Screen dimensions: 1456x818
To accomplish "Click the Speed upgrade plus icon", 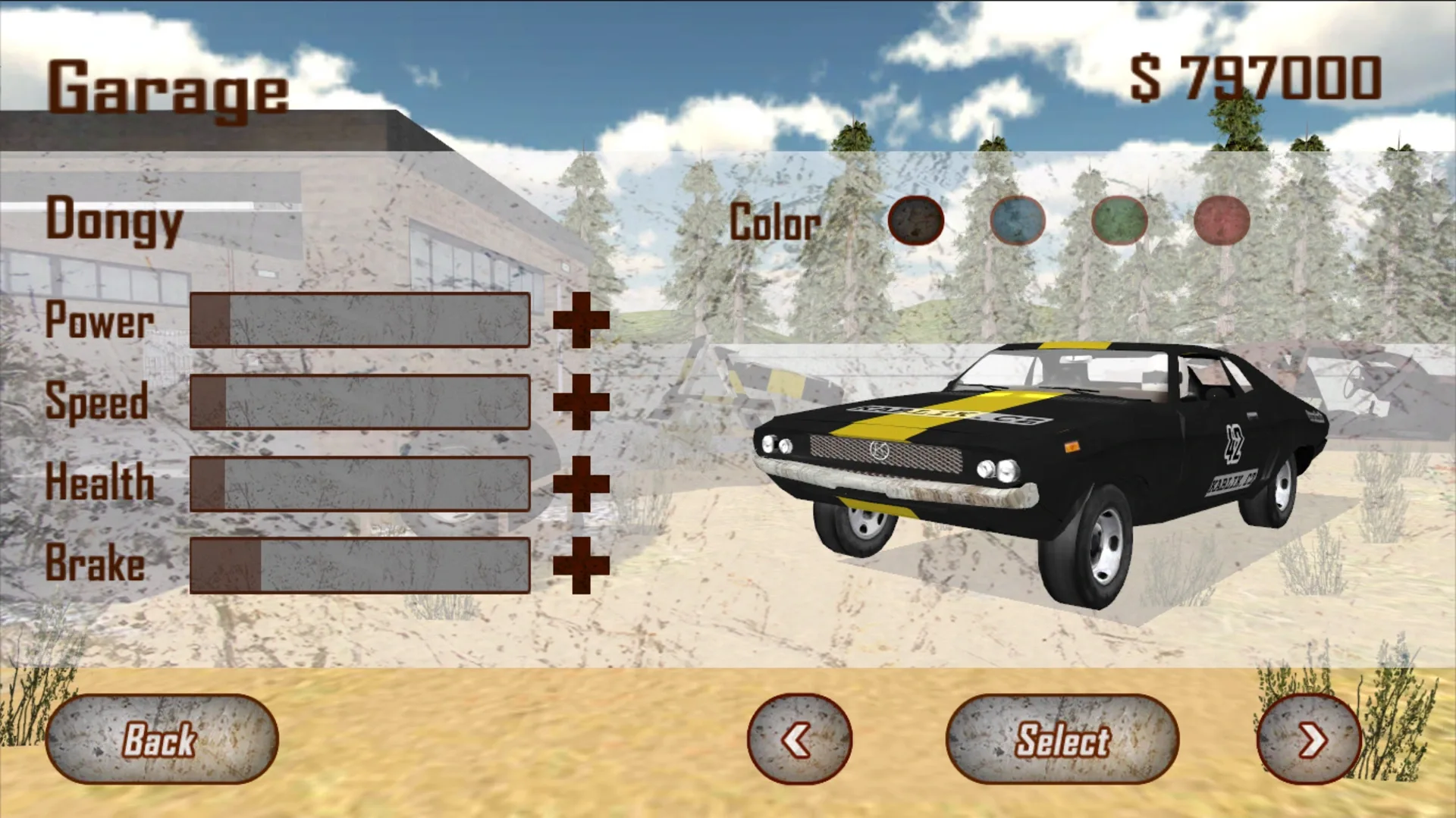I will click(582, 403).
